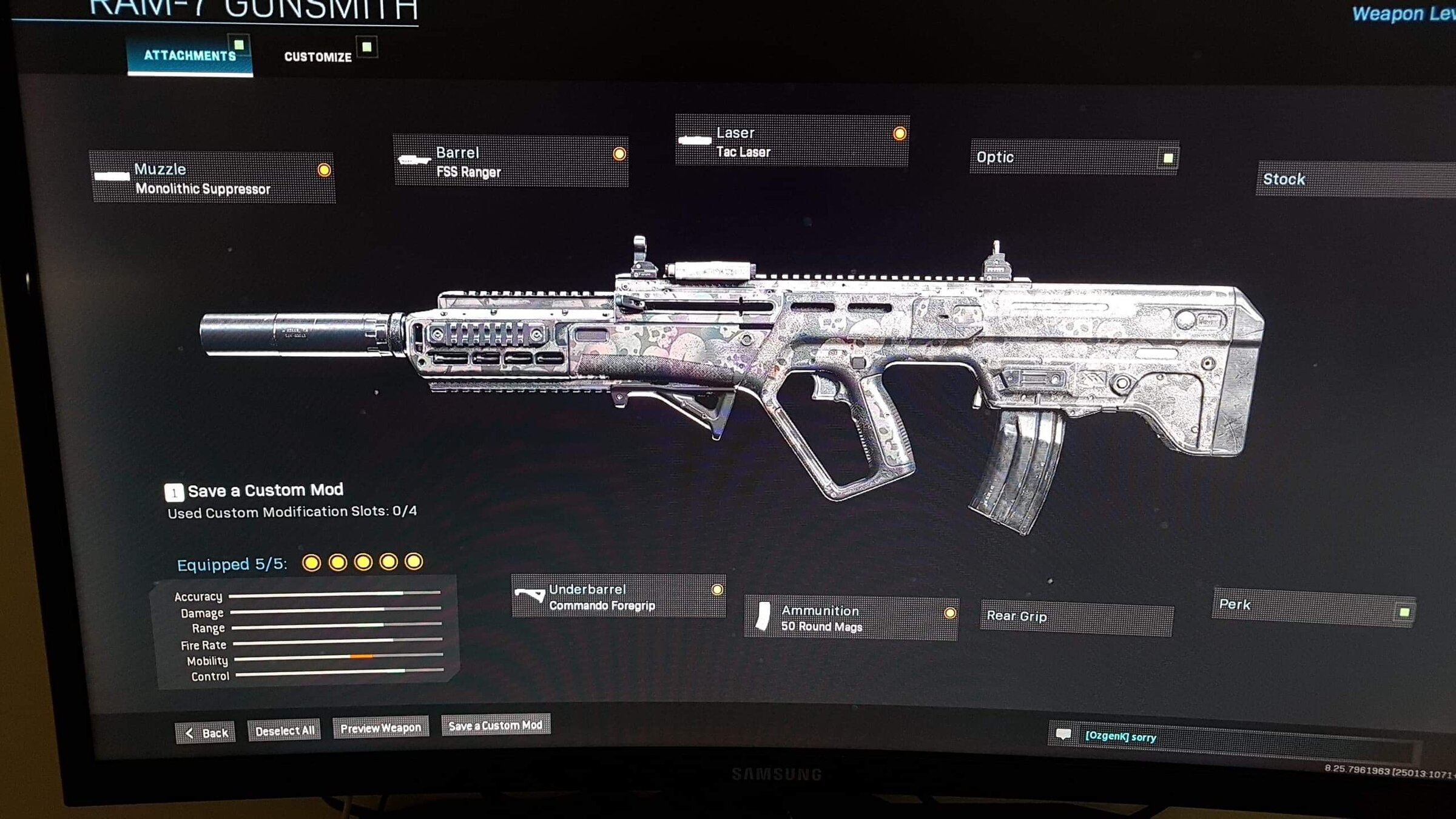The image size is (1456, 819).
Task: Select the Stock attachment slot
Action: (x=1353, y=180)
